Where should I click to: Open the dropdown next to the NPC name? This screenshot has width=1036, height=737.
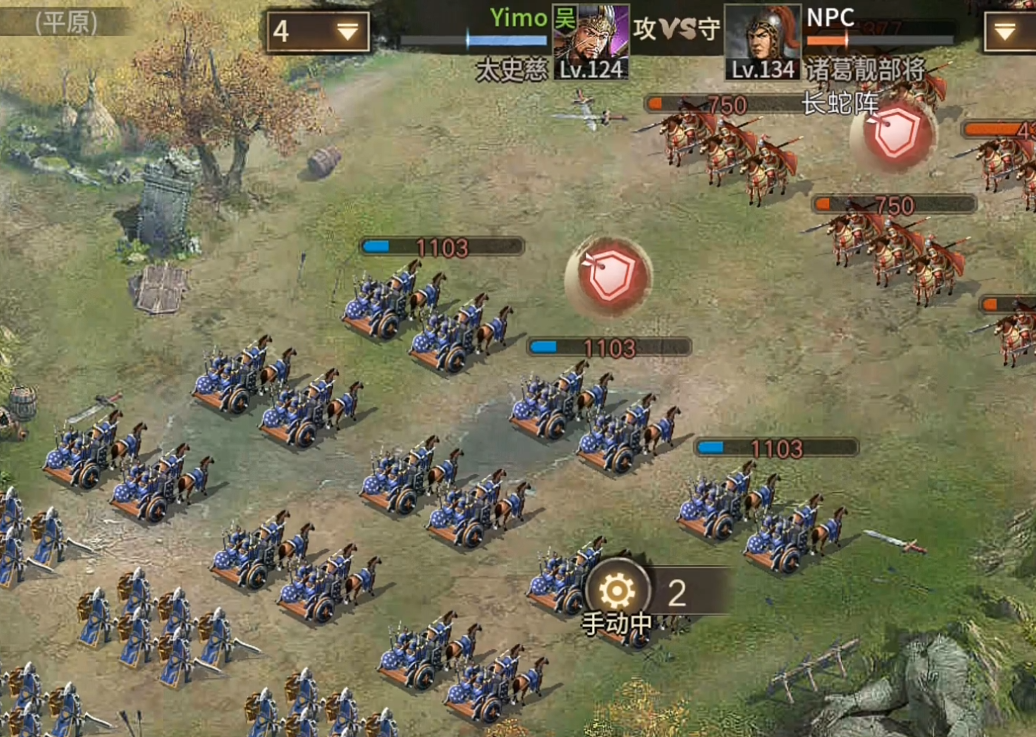pyautogui.click(x=1010, y=32)
